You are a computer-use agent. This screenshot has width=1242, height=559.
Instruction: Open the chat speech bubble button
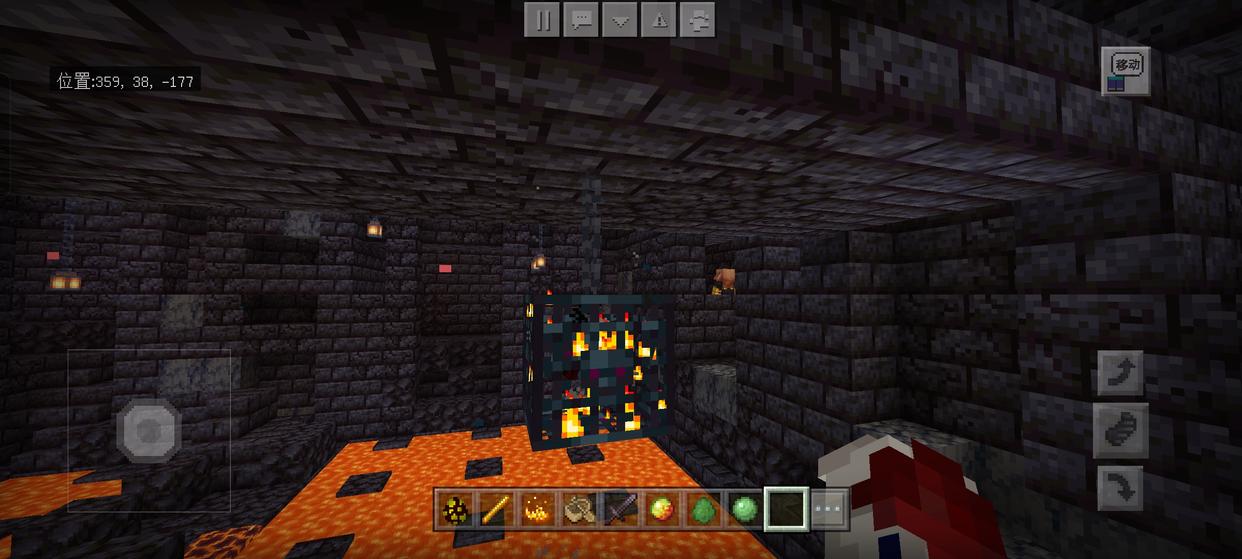coord(581,20)
